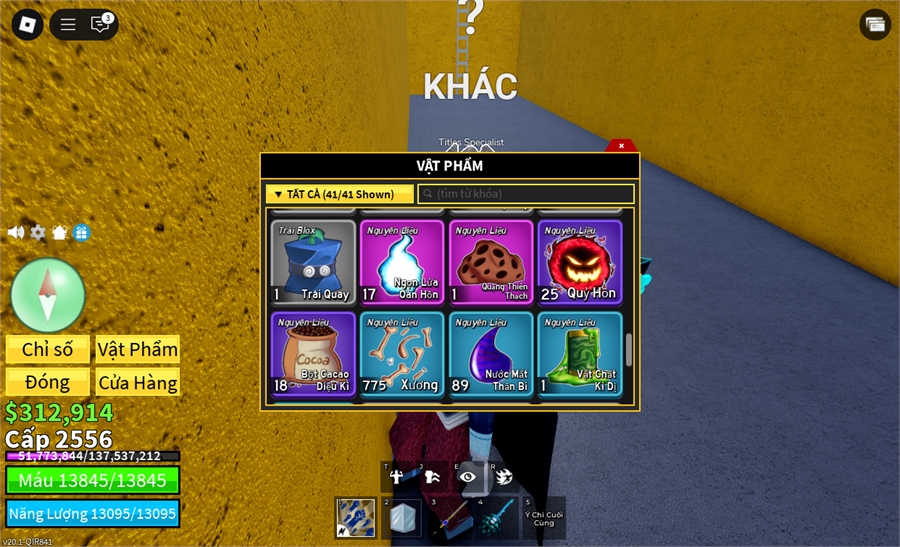Toggle the sound speaker icon
Viewport: 900px width, 547px height.
(x=16, y=233)
